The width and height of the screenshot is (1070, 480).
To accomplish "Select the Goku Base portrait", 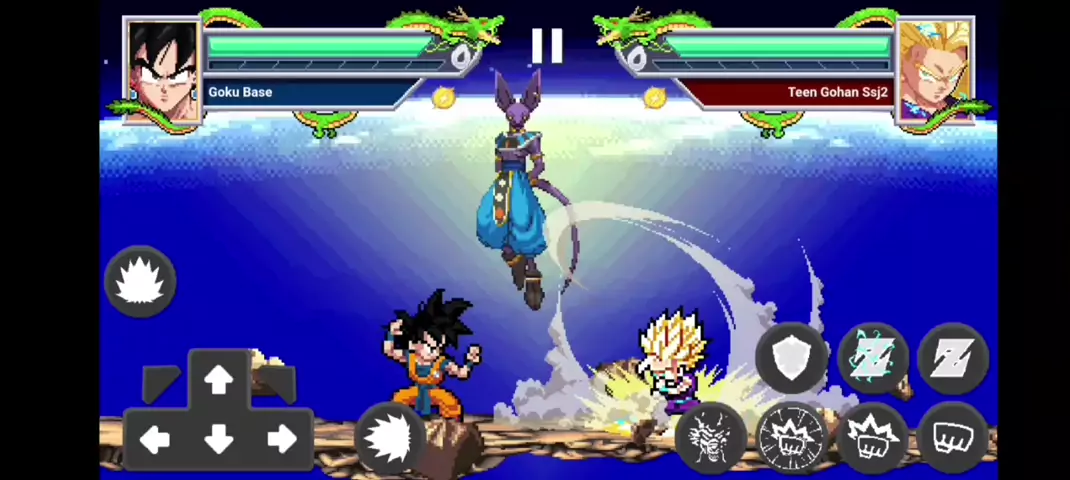I will click(x=162, y=70).
